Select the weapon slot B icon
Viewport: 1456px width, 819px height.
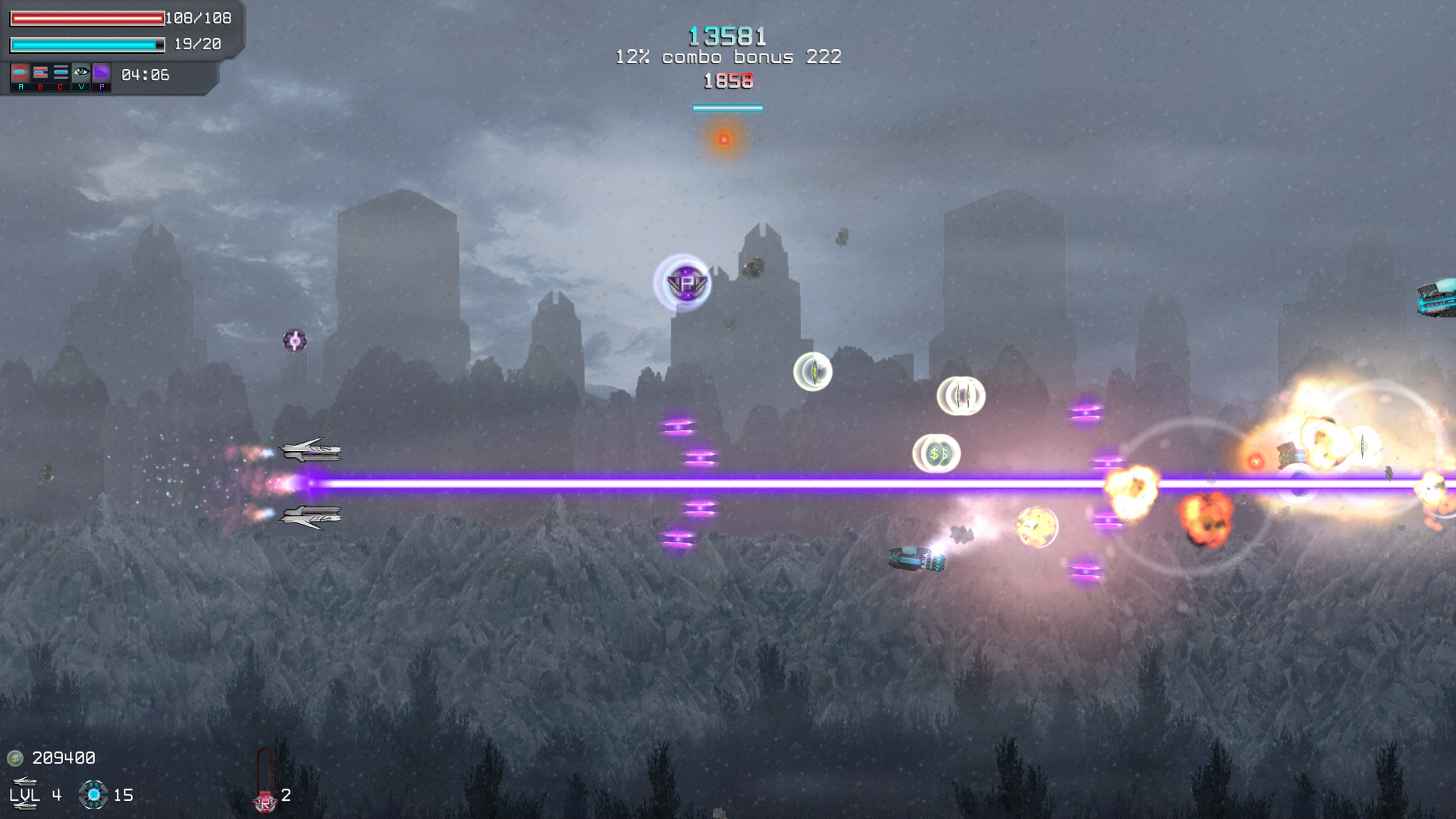click(40, 73)
